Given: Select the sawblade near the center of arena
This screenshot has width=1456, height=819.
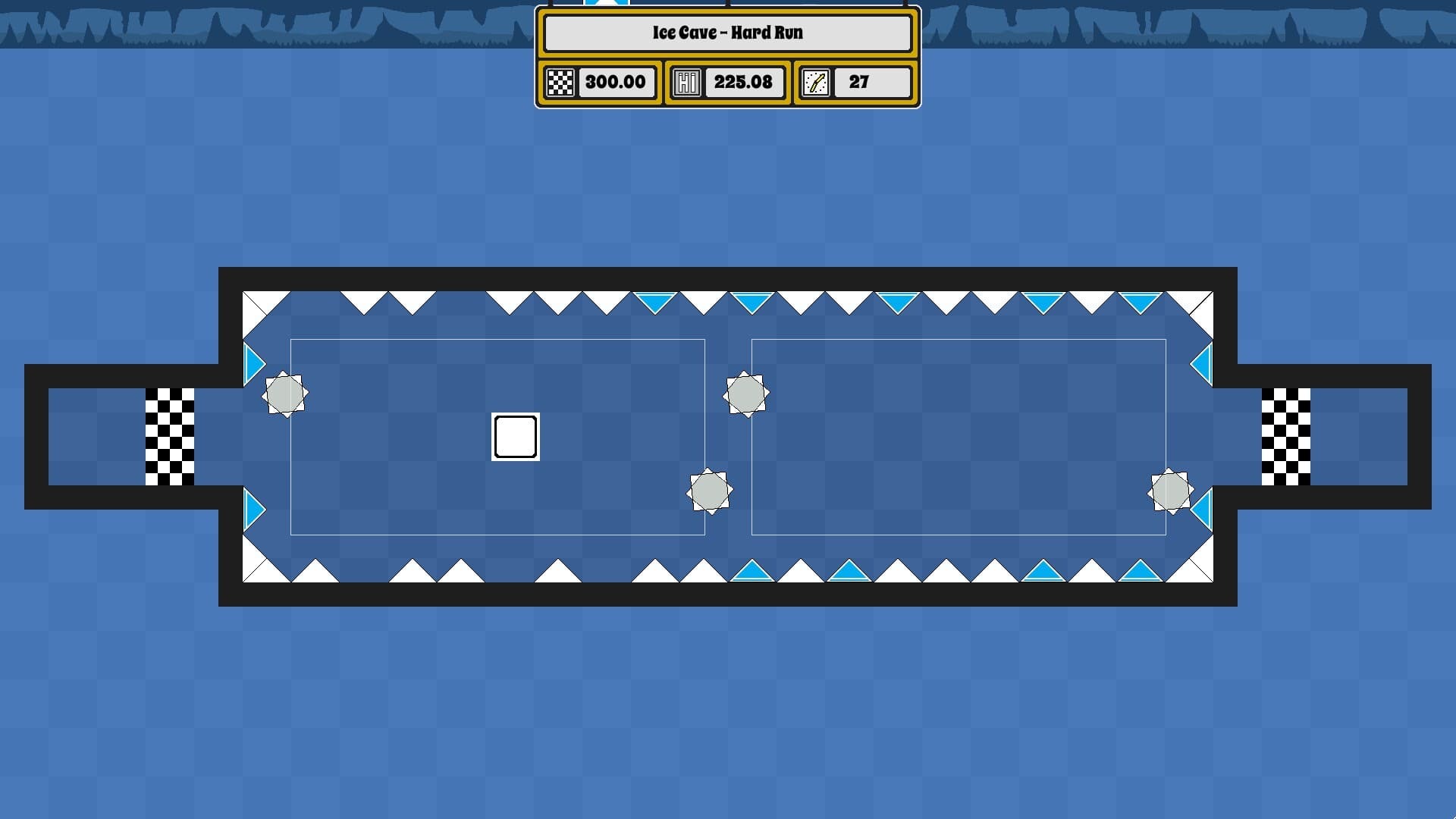Looking at the screenshot, I should [x=746, y=395].
